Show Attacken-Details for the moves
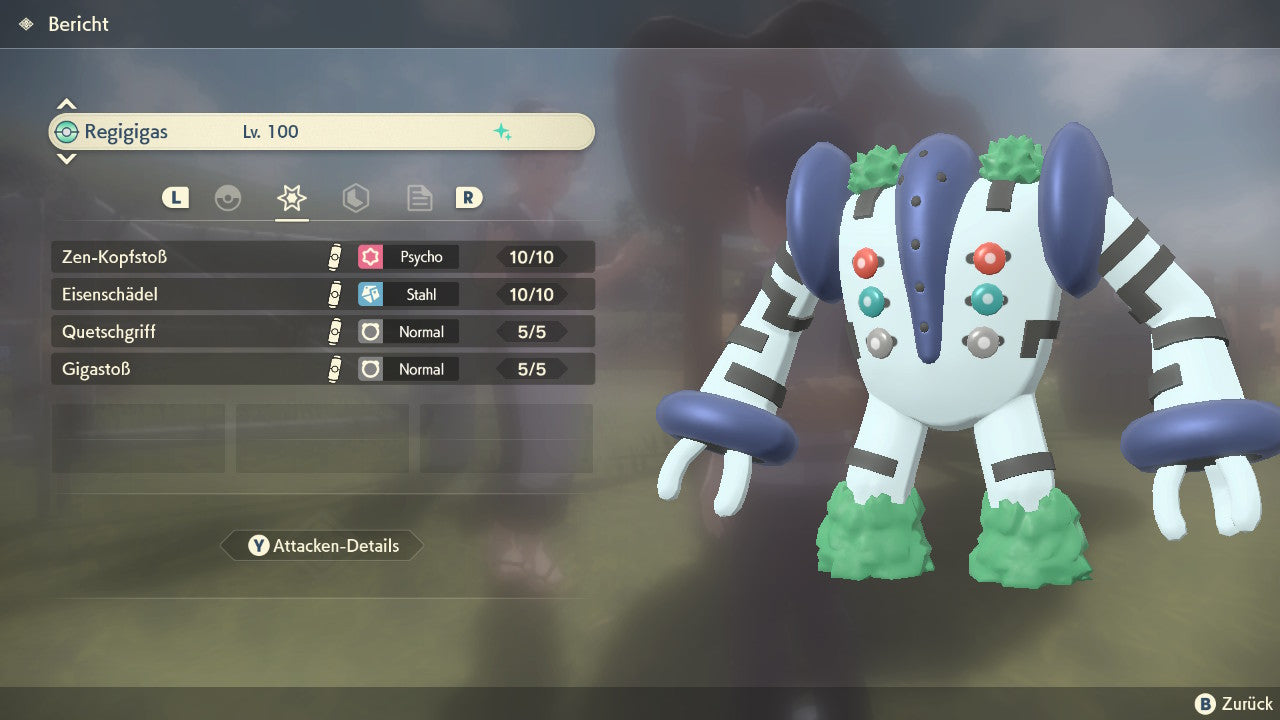1280x720 pixels. click(322, 546)
